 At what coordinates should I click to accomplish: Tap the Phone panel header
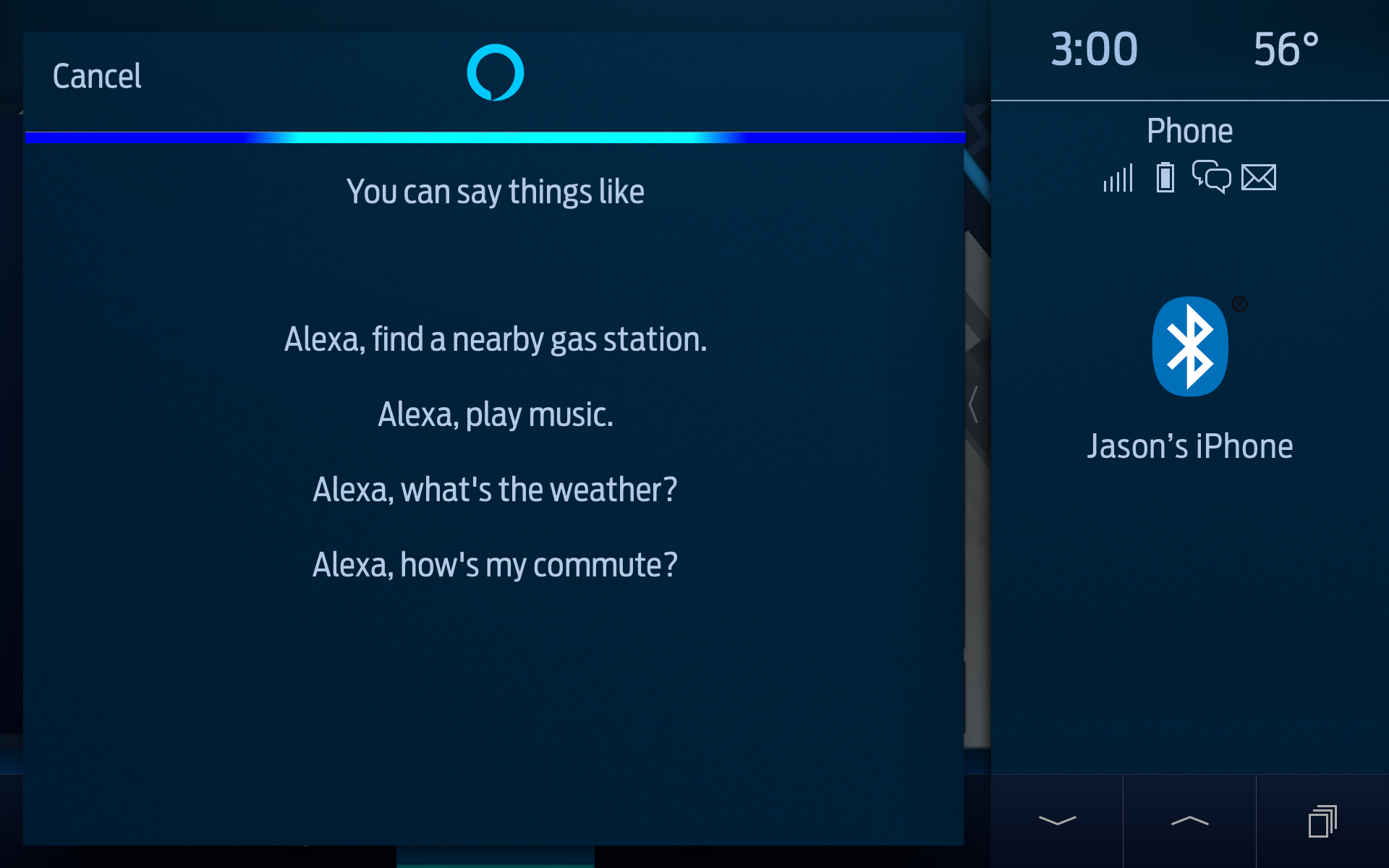click(x=1190, y=130)
